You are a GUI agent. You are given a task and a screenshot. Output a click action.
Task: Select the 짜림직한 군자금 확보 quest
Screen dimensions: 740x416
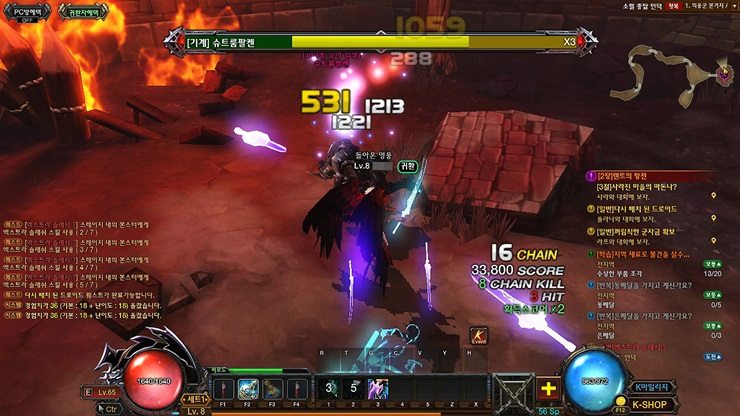(x=646, y=231)
